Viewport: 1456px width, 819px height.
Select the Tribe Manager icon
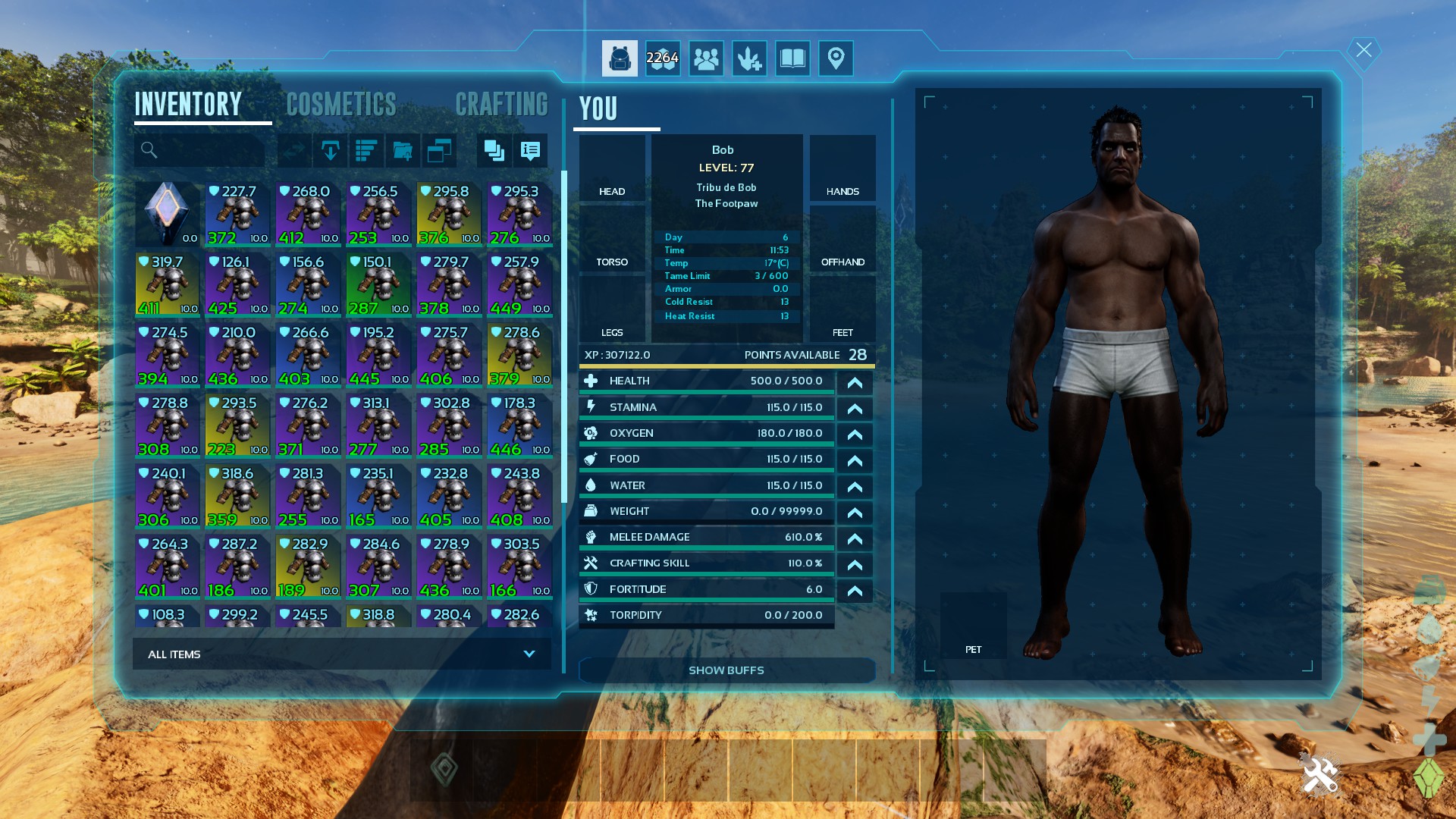pos(706,58)
